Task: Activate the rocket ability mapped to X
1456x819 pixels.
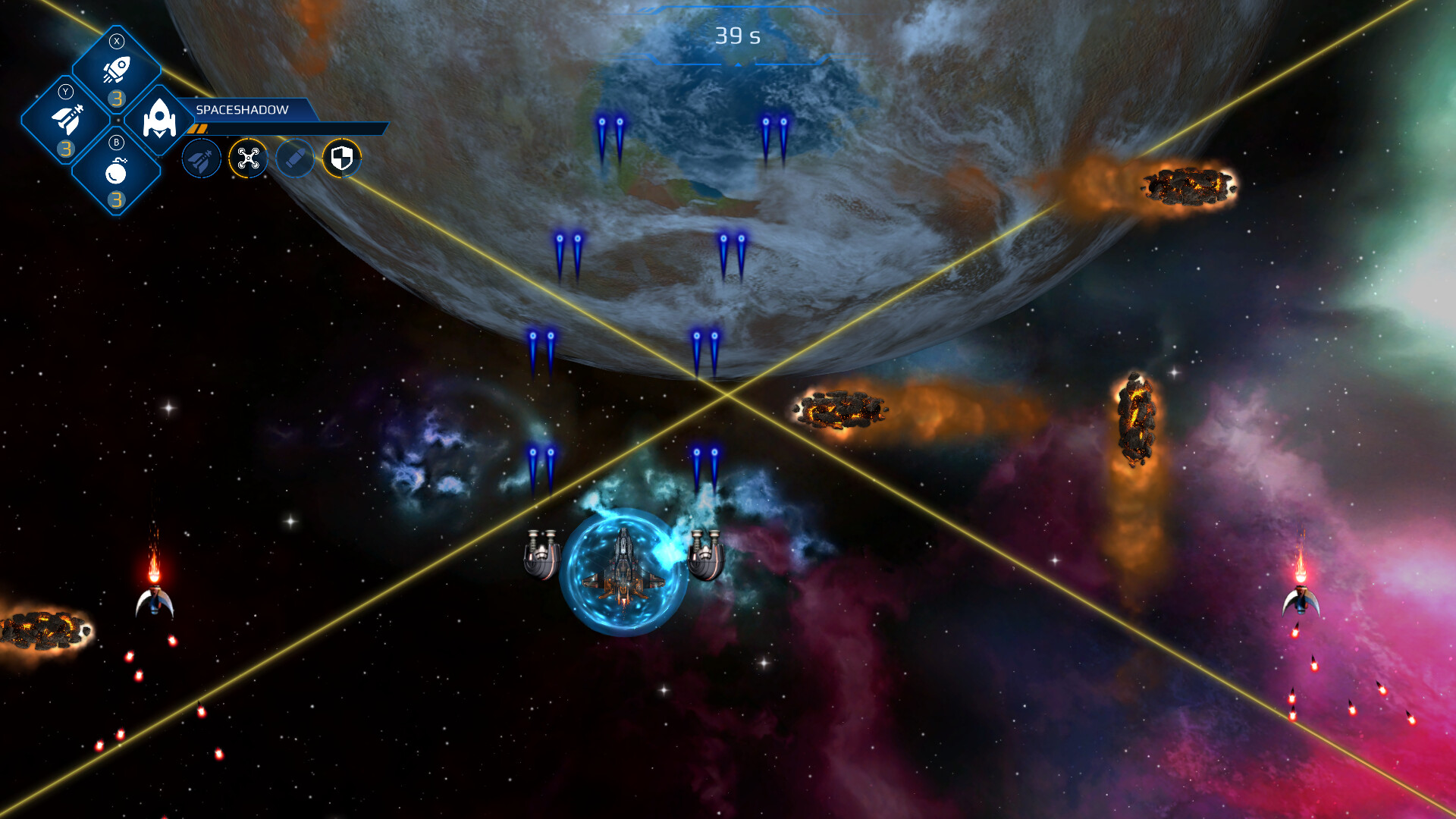Action: pyautogui.click(x=117, y=68)
